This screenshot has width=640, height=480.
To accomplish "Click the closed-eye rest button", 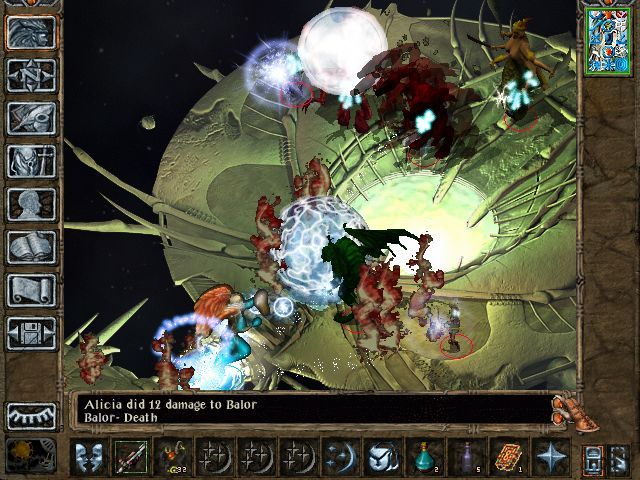I will (x=31, y=415).
